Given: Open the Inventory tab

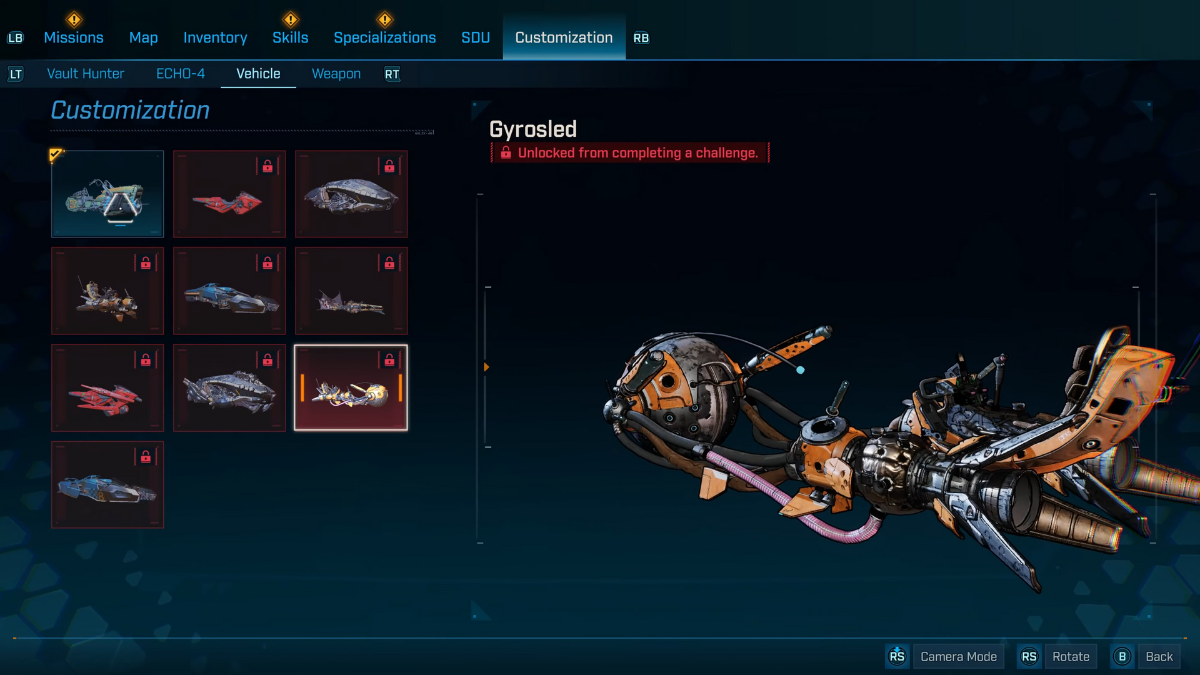Looking at the screenshot, I should pyautogui.click(x=215, y=37).
